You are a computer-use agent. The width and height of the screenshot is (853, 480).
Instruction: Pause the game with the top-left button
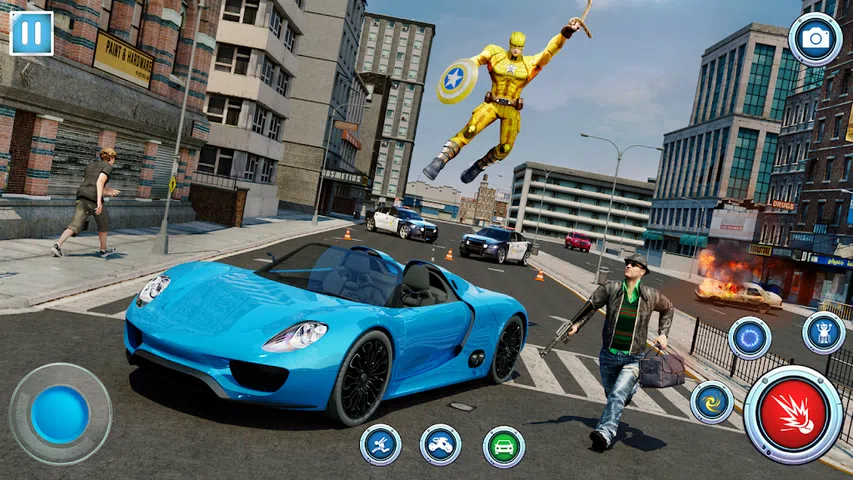click(x=31, y=32)
